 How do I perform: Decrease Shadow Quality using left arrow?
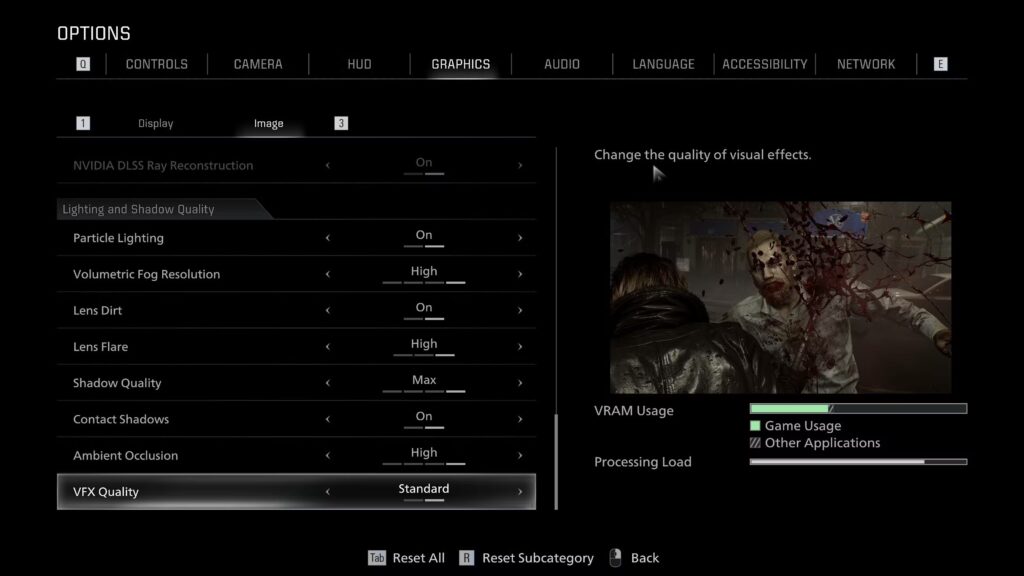pos(328,383)
